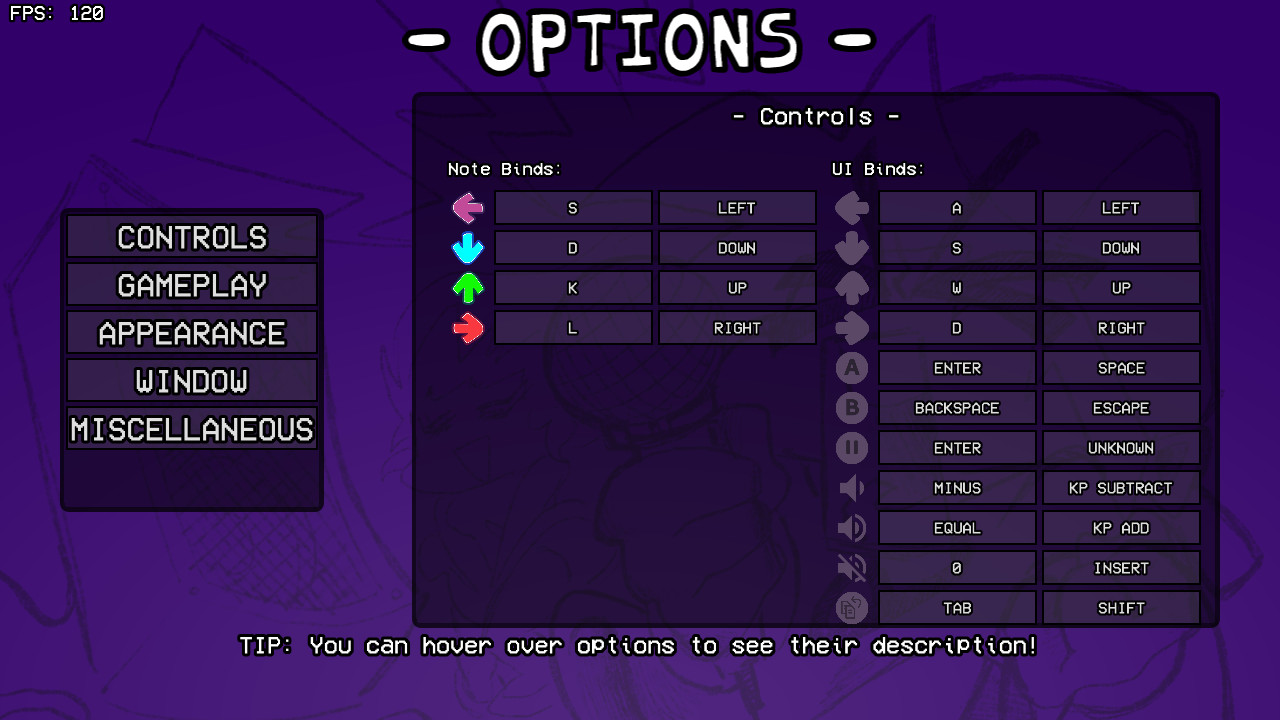This screenshot has height=720, width=1280.
Task: Open the WINDOW options section
Action: point(191,380)
